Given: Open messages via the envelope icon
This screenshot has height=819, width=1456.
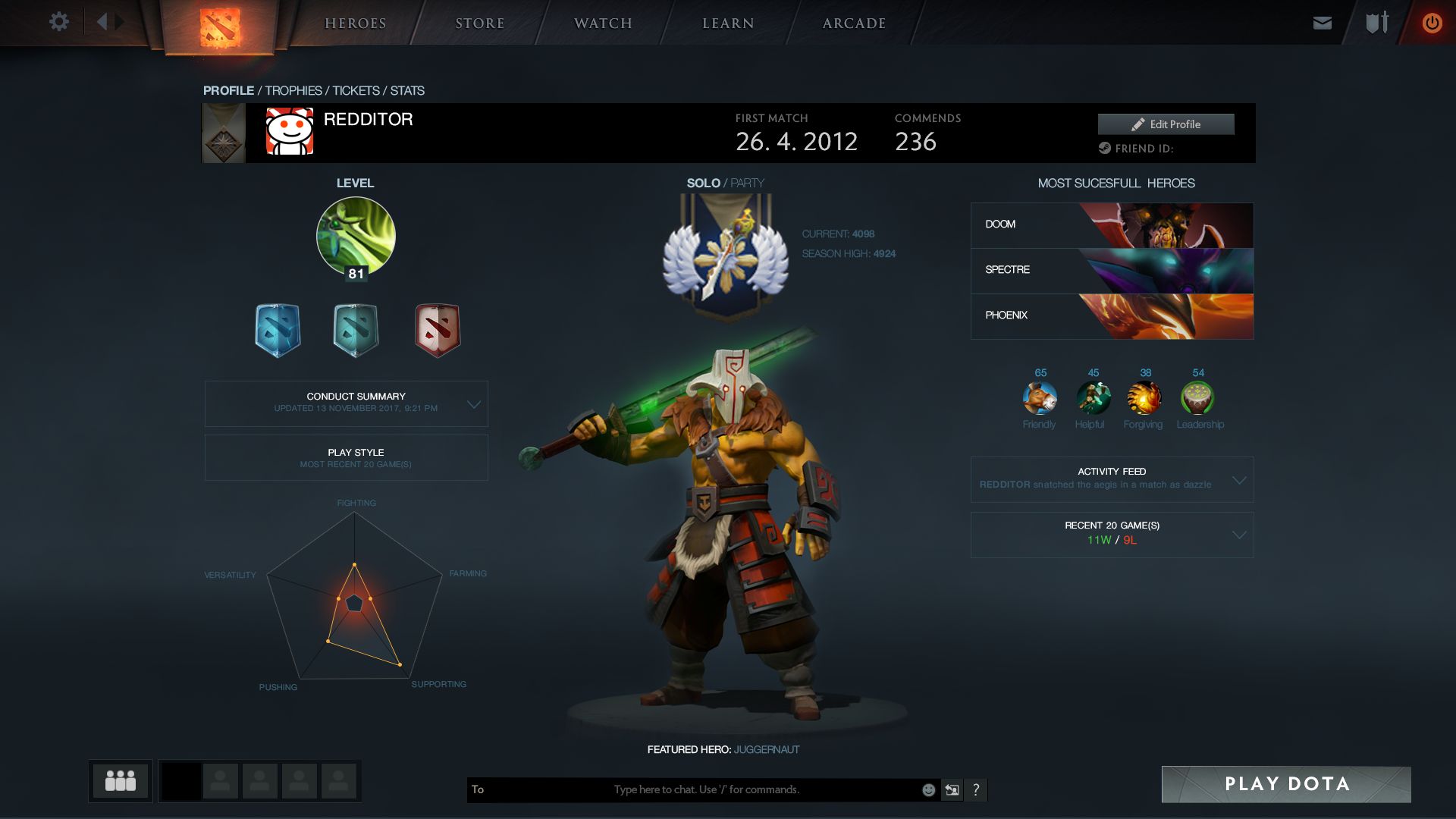Looking at the screenshot, I should point(1323,22).
